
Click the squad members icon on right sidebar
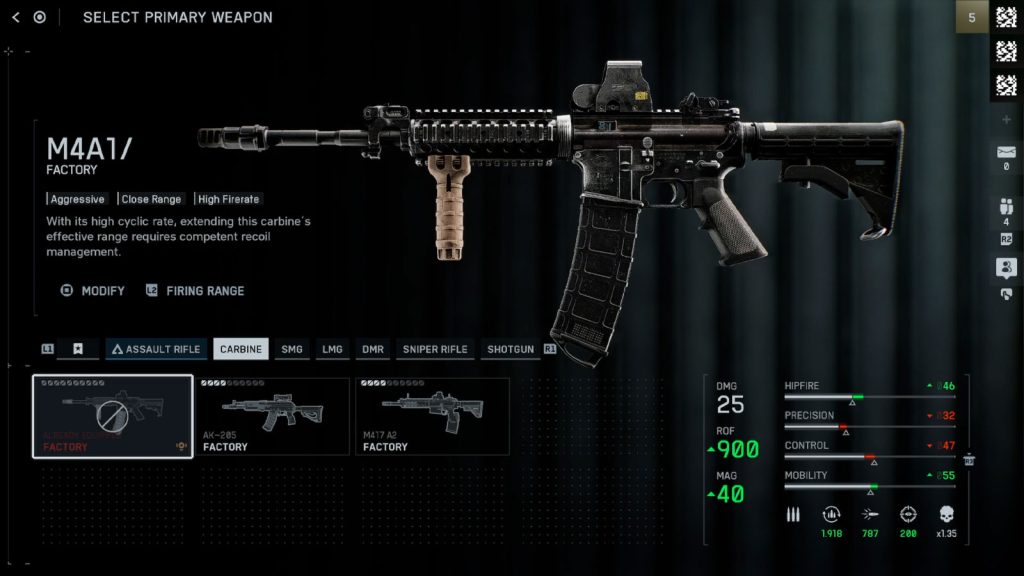coord(1006,207)
